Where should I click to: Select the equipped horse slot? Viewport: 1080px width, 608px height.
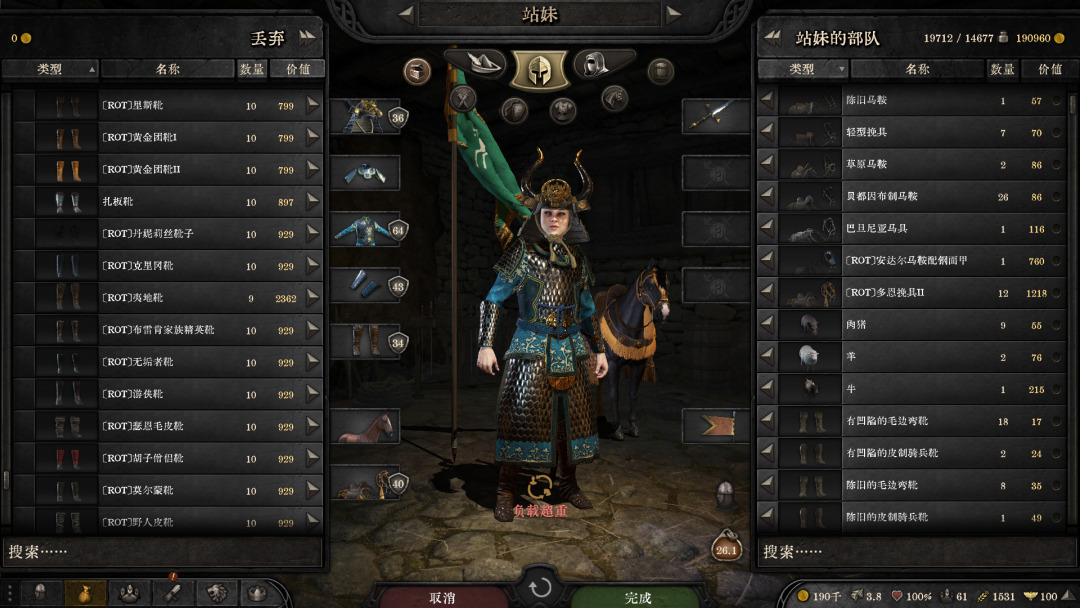364,426
